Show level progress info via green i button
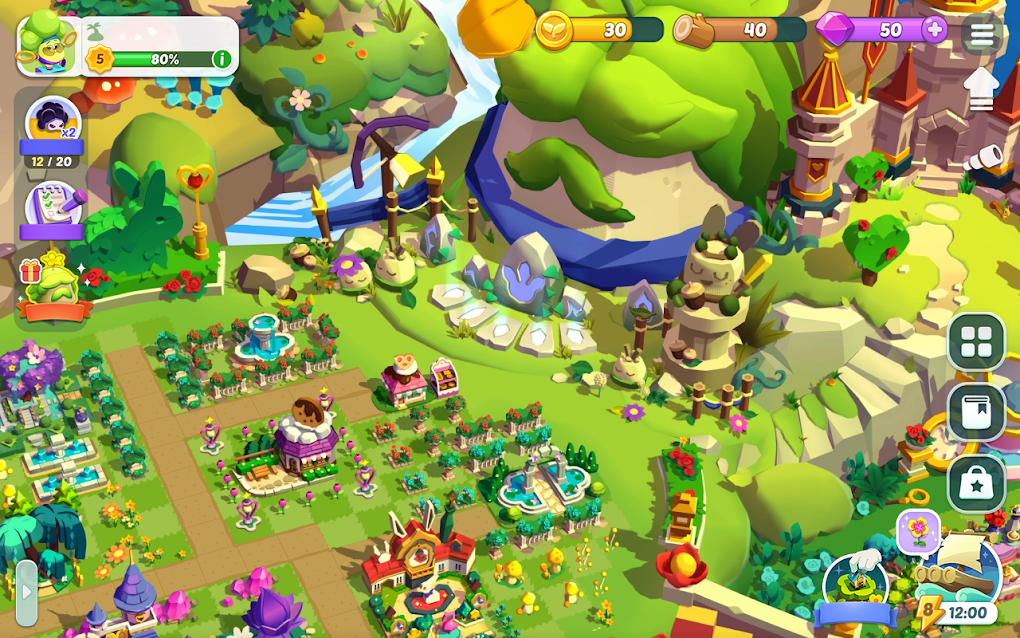This screenshot has height=638, width=1020. click(222, 59)
